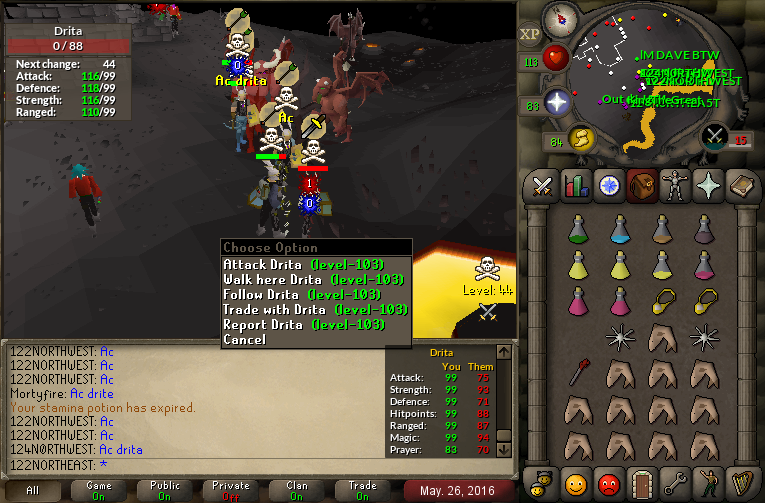Cancel the Choose Option menu

[245, 340]
